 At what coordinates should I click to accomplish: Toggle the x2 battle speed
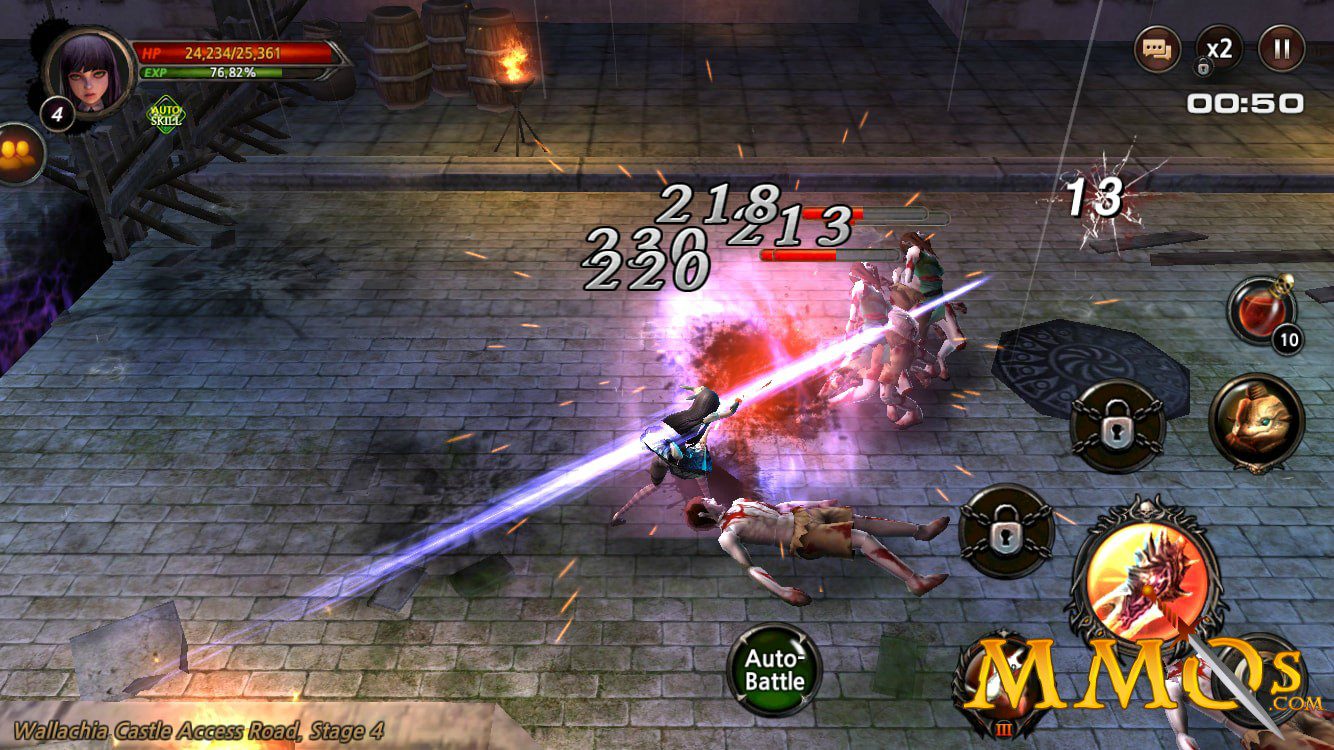tap(1219, 48)
